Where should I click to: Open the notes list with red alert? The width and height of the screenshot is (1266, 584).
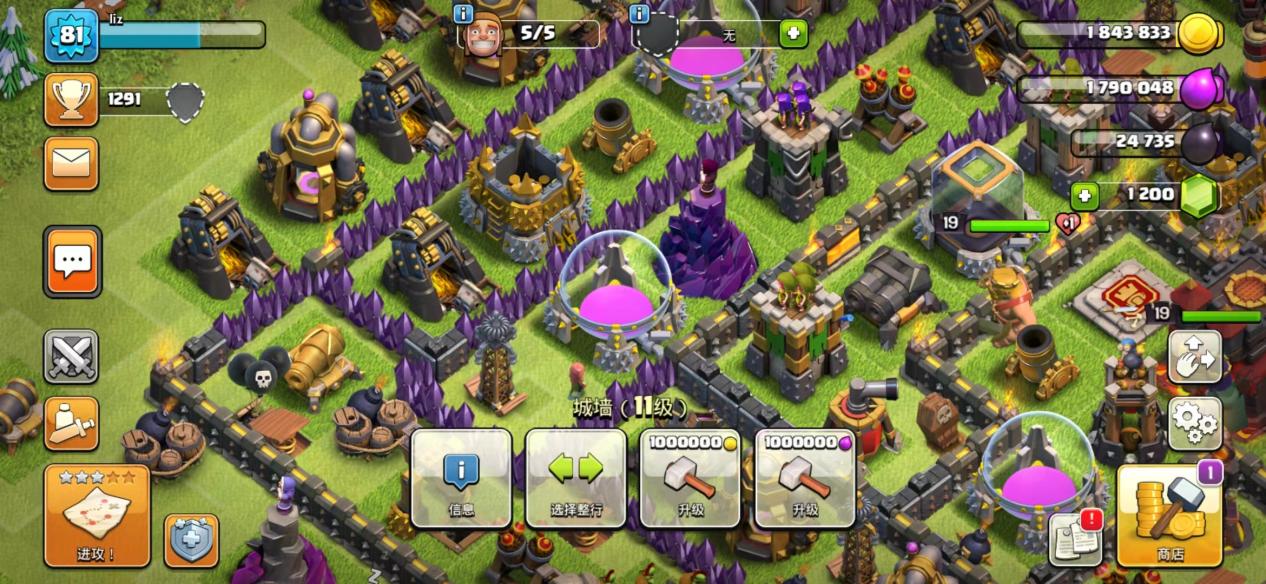[1075, 540]
